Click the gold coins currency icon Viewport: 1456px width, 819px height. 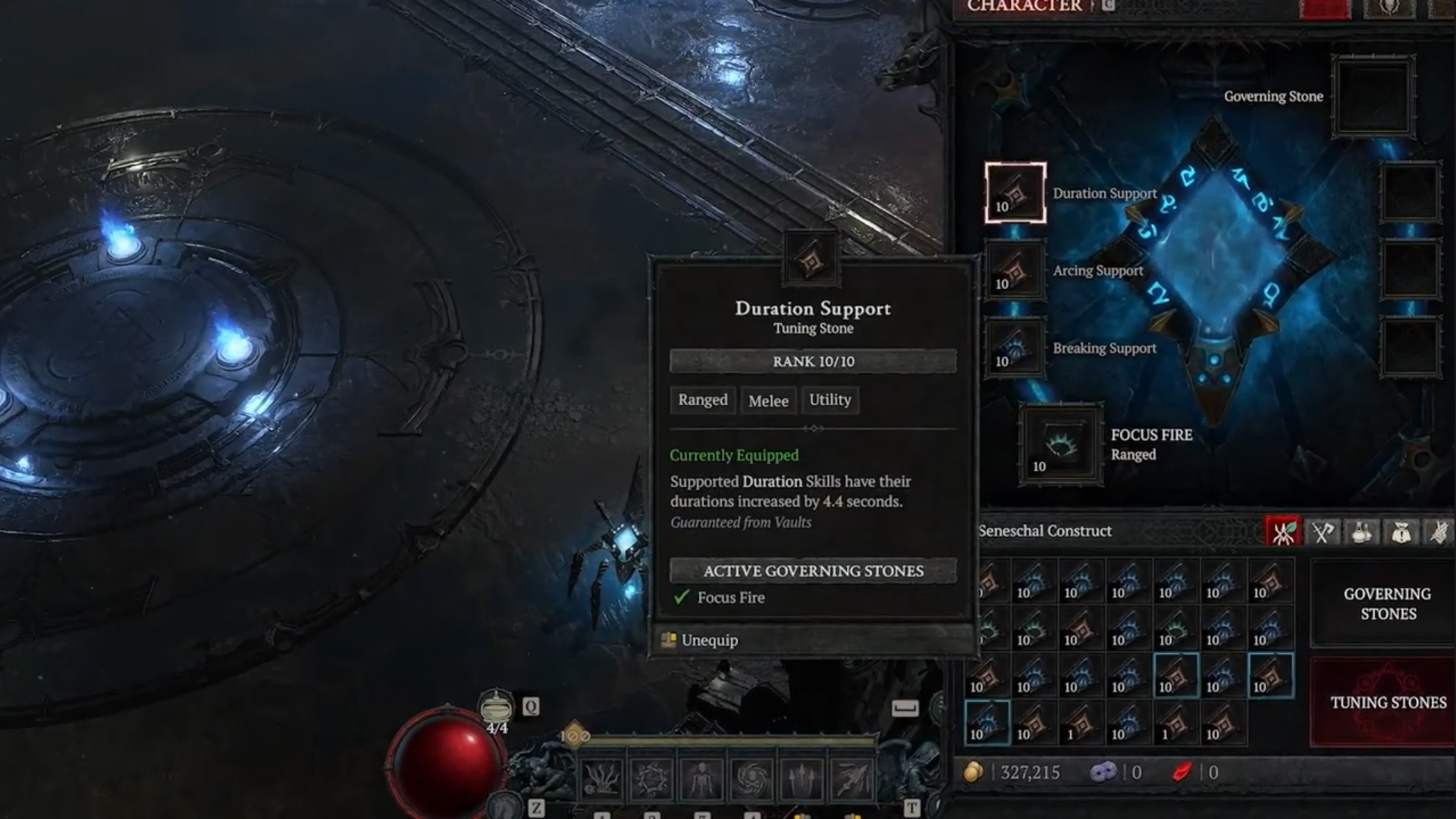coord(974,772)
